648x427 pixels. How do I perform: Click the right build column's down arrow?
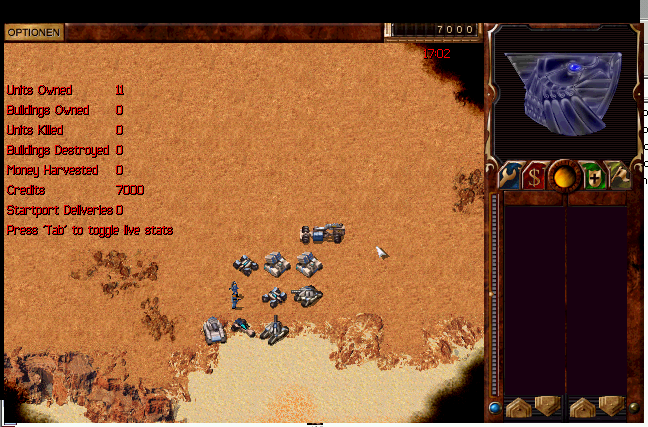pyautogui.click(x=609, y=407)
